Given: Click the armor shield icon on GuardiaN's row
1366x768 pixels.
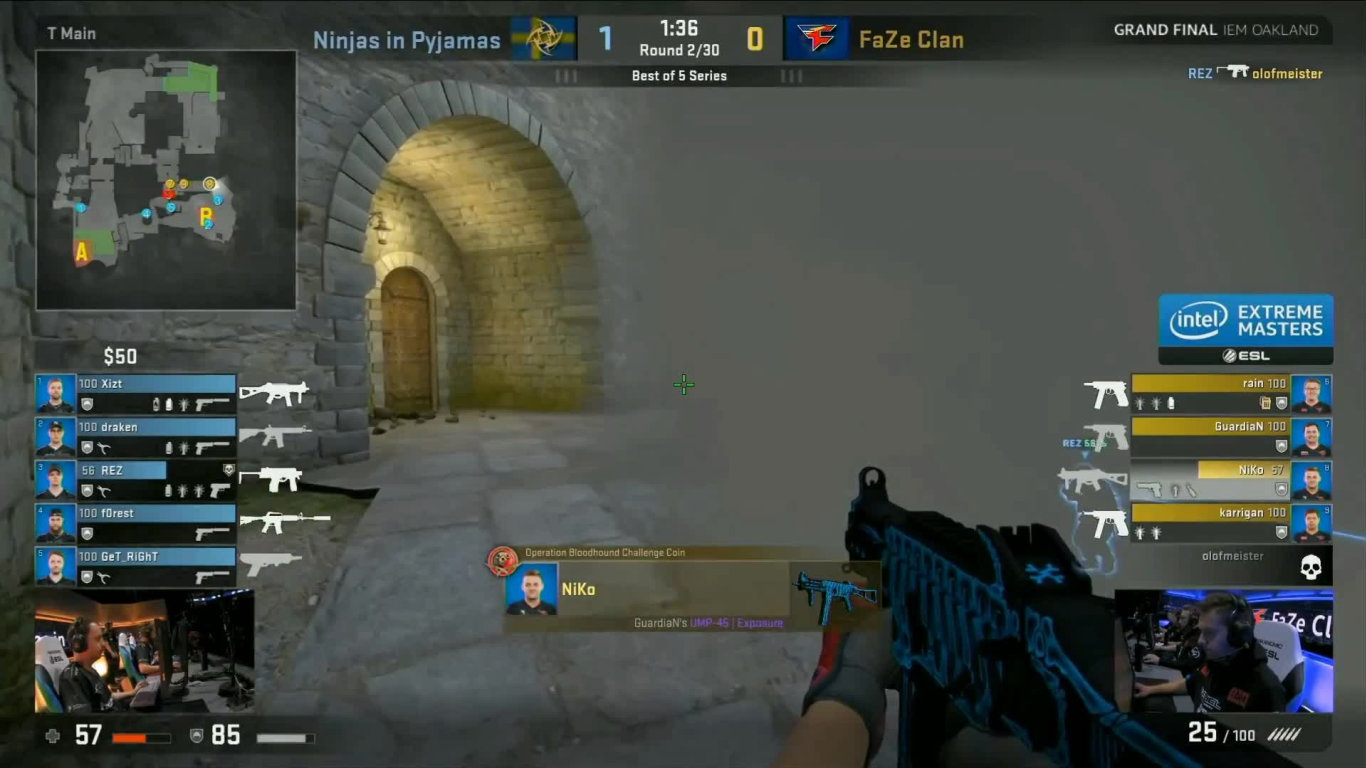Looking at the screenshot, I should [1280, 446].
